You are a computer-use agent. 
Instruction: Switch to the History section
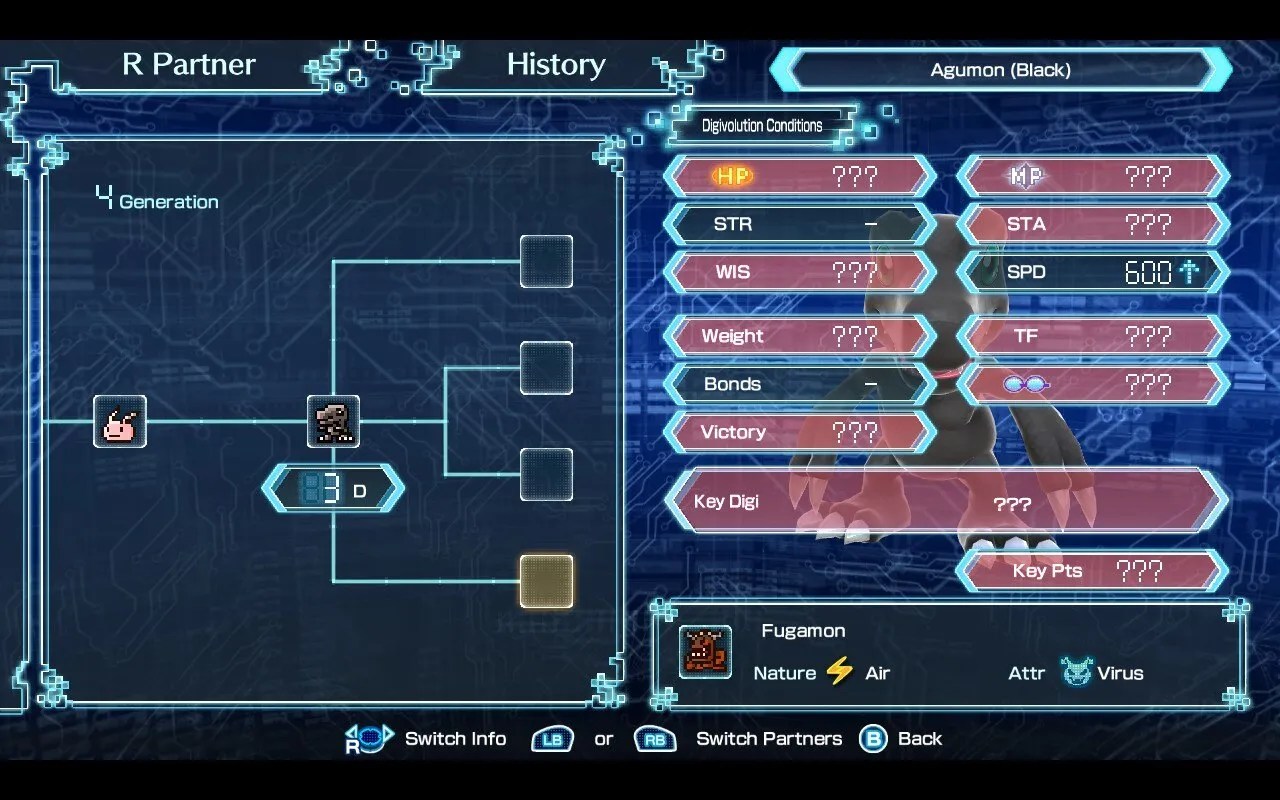pos(556,64)
